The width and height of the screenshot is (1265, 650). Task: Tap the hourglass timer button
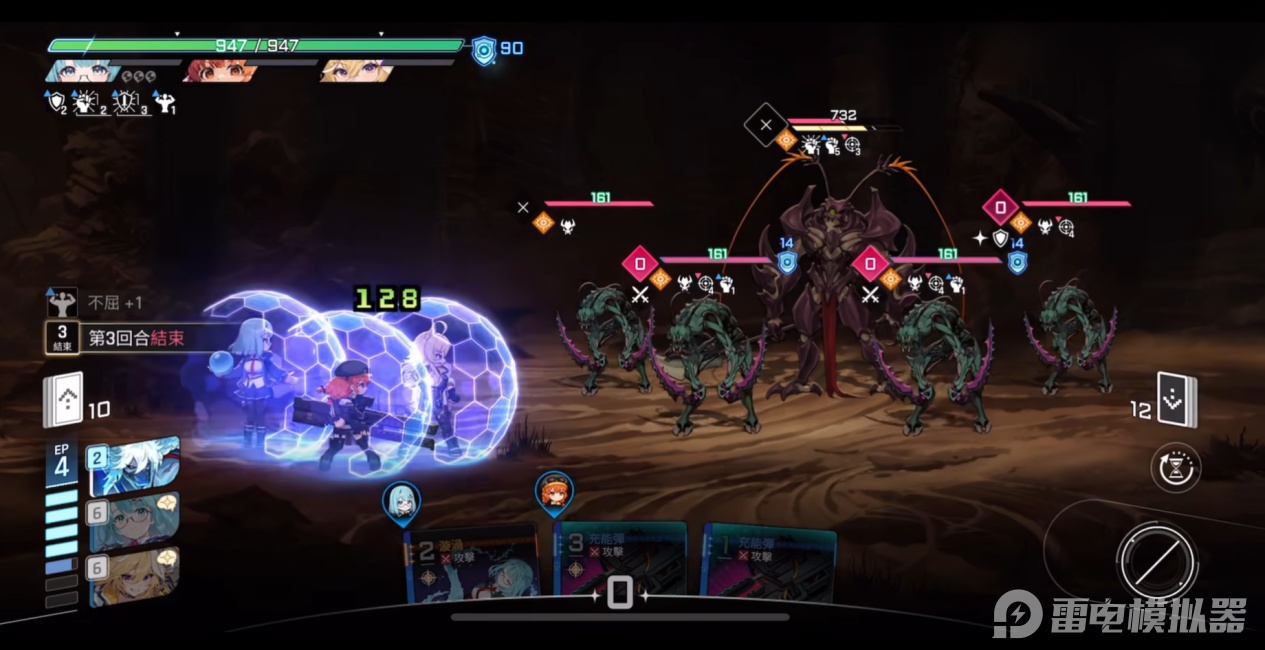click(1176, 468)
